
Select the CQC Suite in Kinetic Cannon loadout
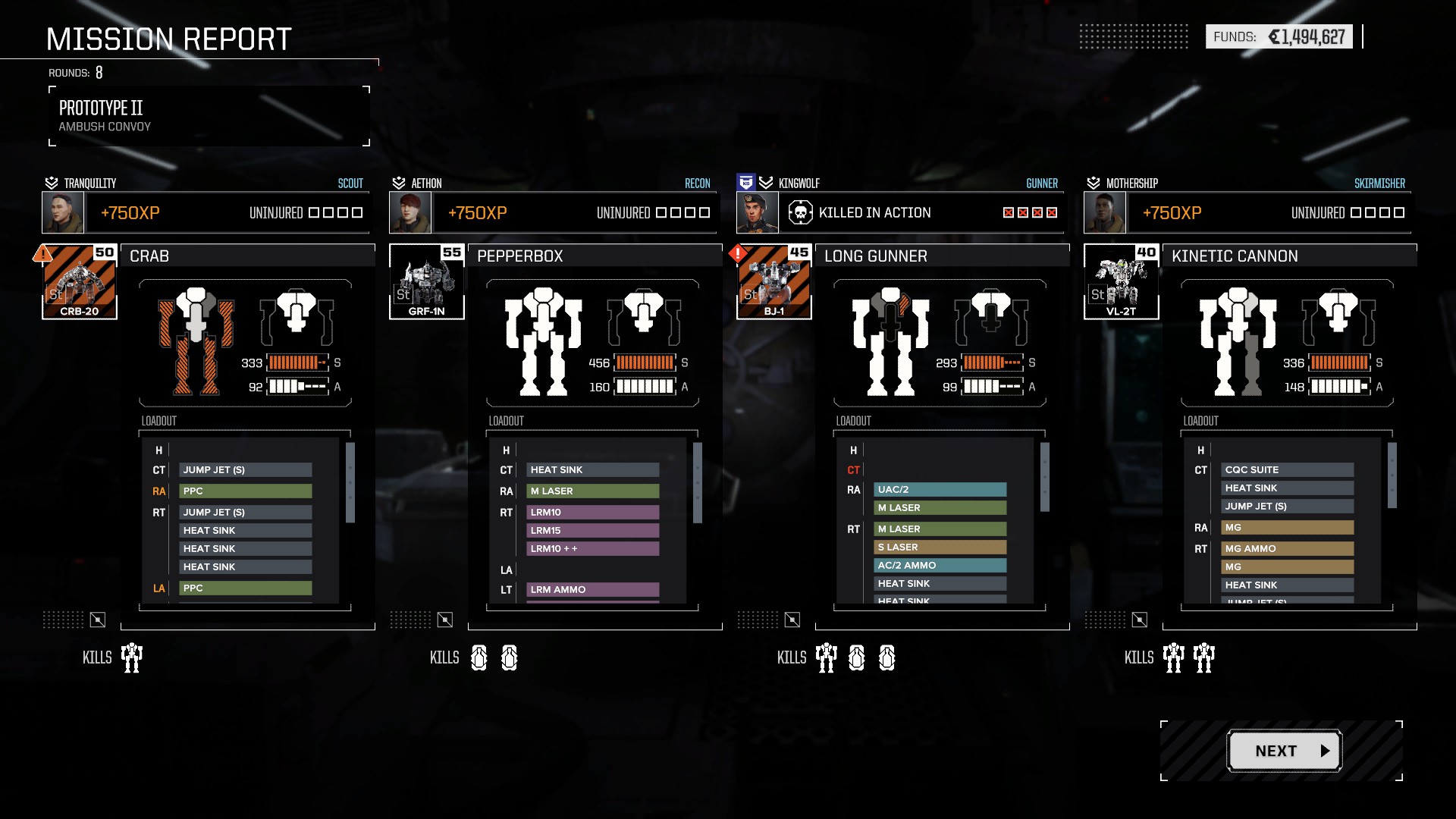[1287, 470]
